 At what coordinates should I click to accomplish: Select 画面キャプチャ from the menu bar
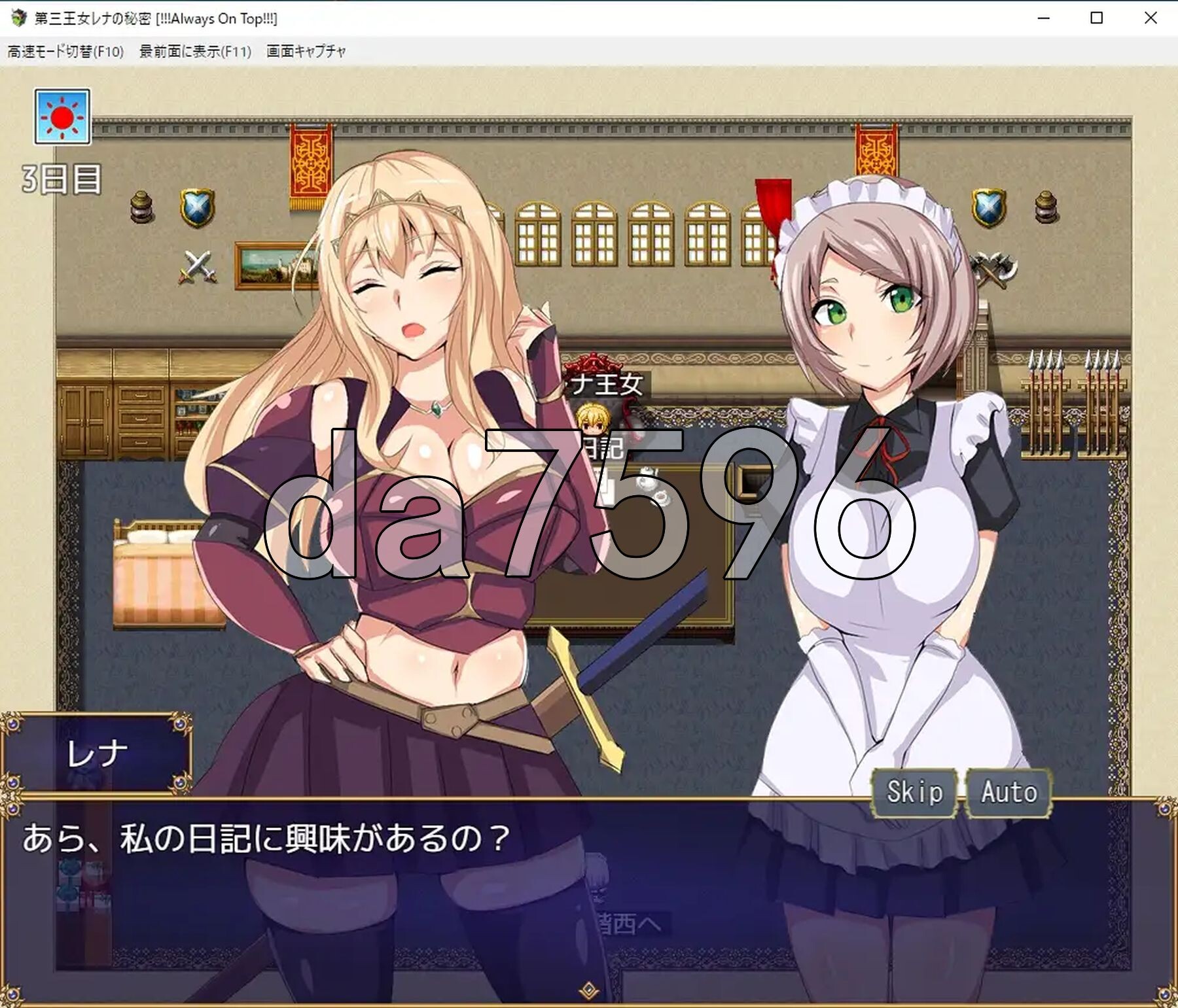point(305,50)
